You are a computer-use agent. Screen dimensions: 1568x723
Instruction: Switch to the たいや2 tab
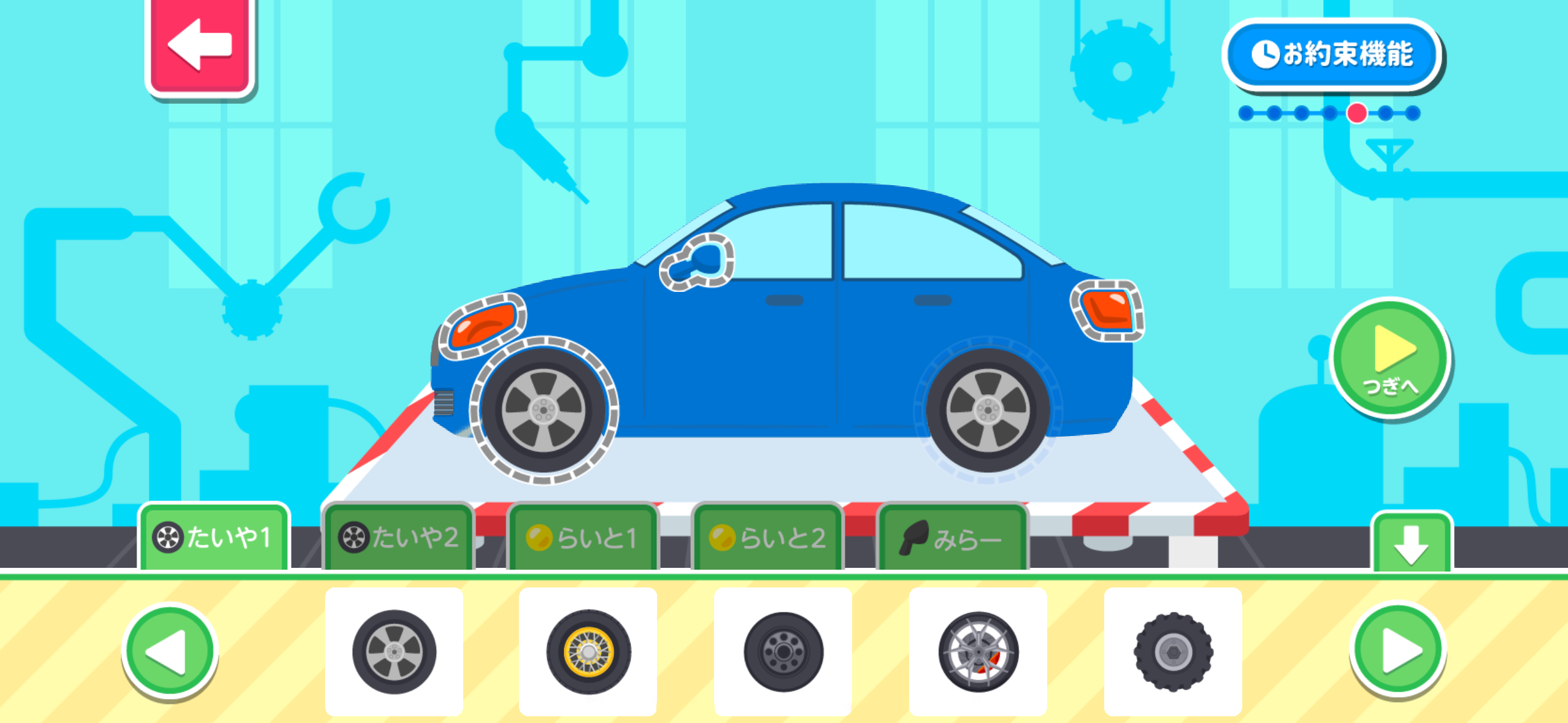[x=398, y=540]
